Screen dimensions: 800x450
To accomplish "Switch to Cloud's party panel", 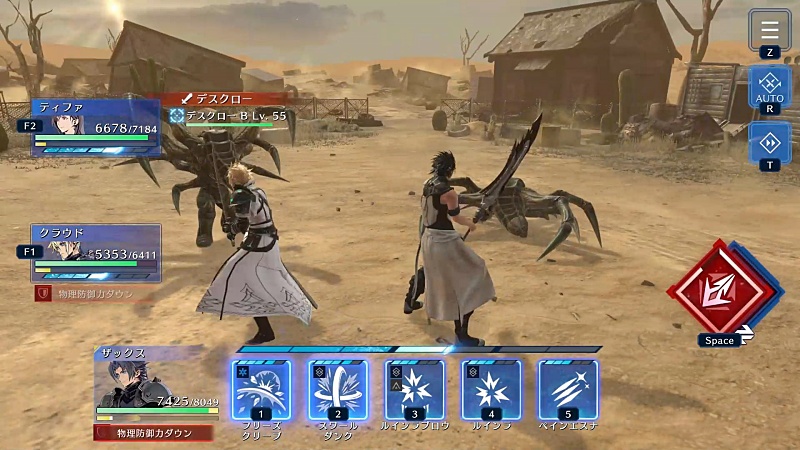I will tap(96, 253).
